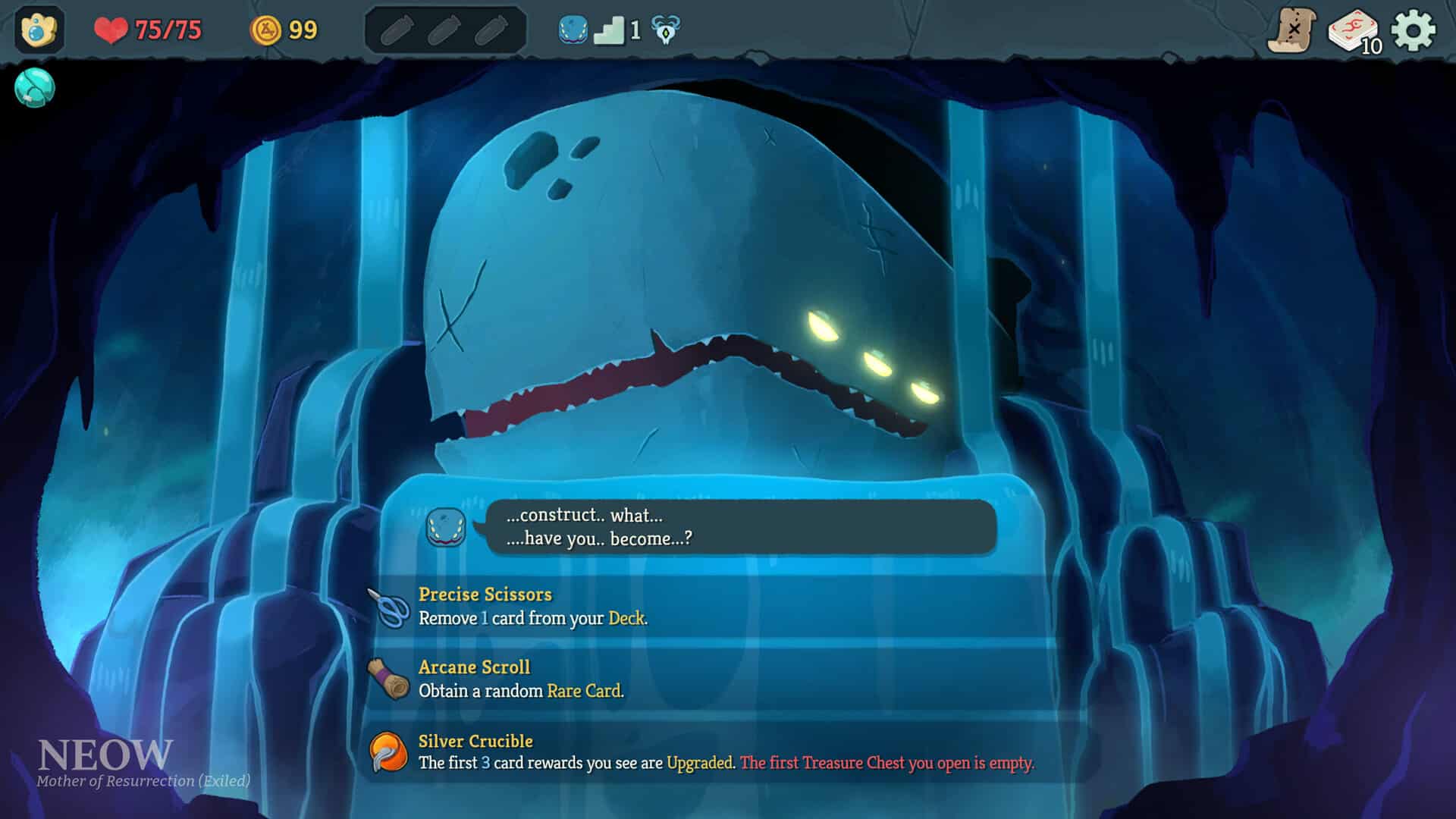Click the blue relic orb below the top bar
The width and height of the screenshot is (1456, 819).
pyautogui.click(x=33, y=88)
